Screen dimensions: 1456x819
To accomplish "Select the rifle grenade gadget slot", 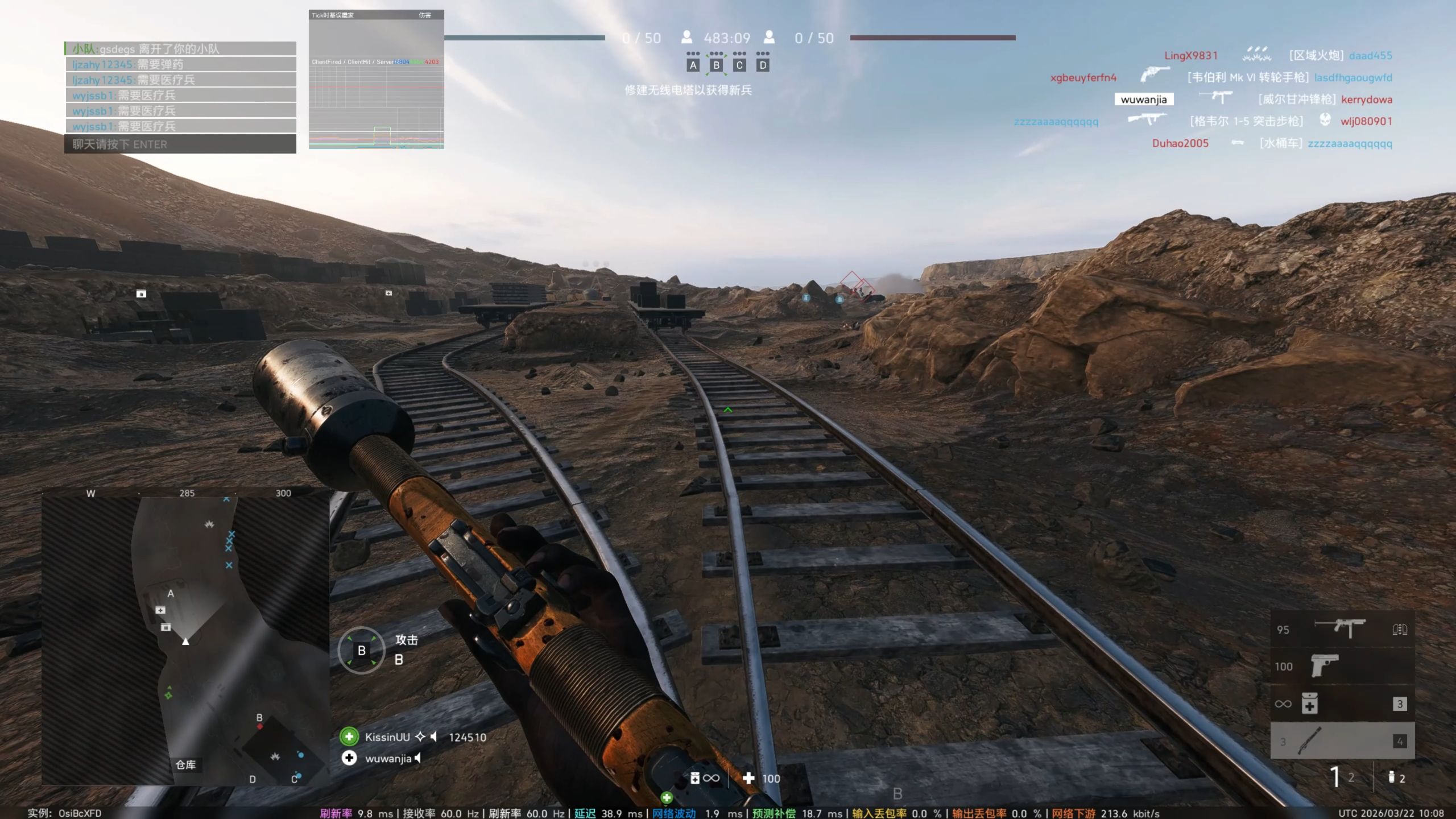I will (x=1342, y=741).
